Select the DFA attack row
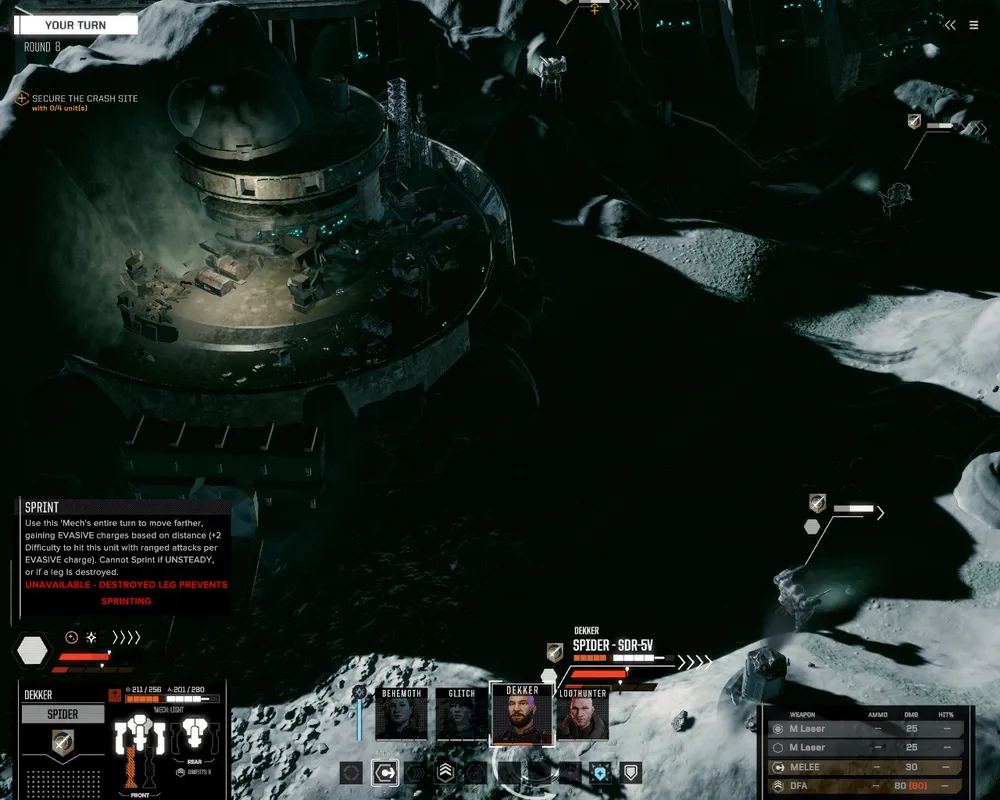 click(865, 786)
